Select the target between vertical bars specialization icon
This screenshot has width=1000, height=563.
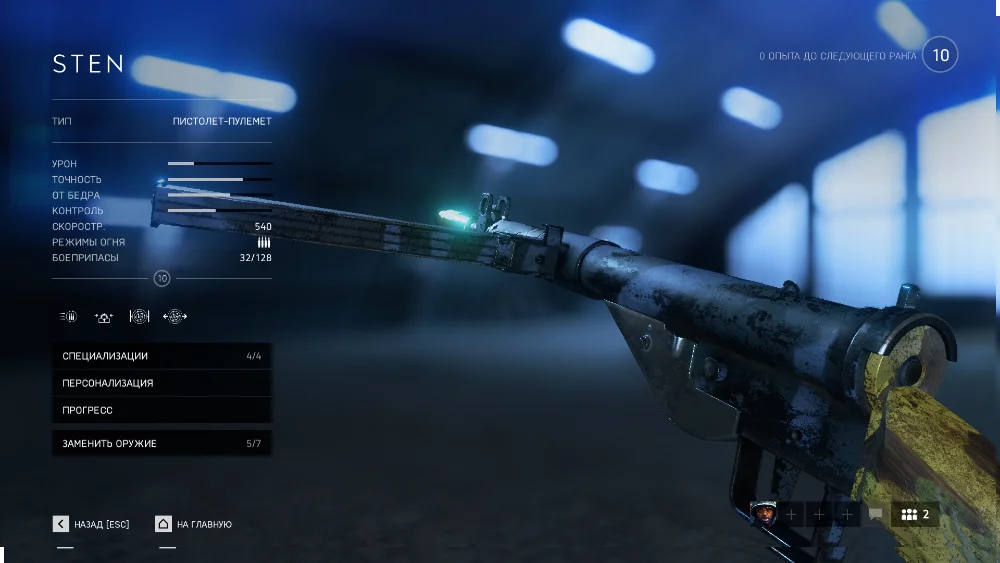pos(139,317)
